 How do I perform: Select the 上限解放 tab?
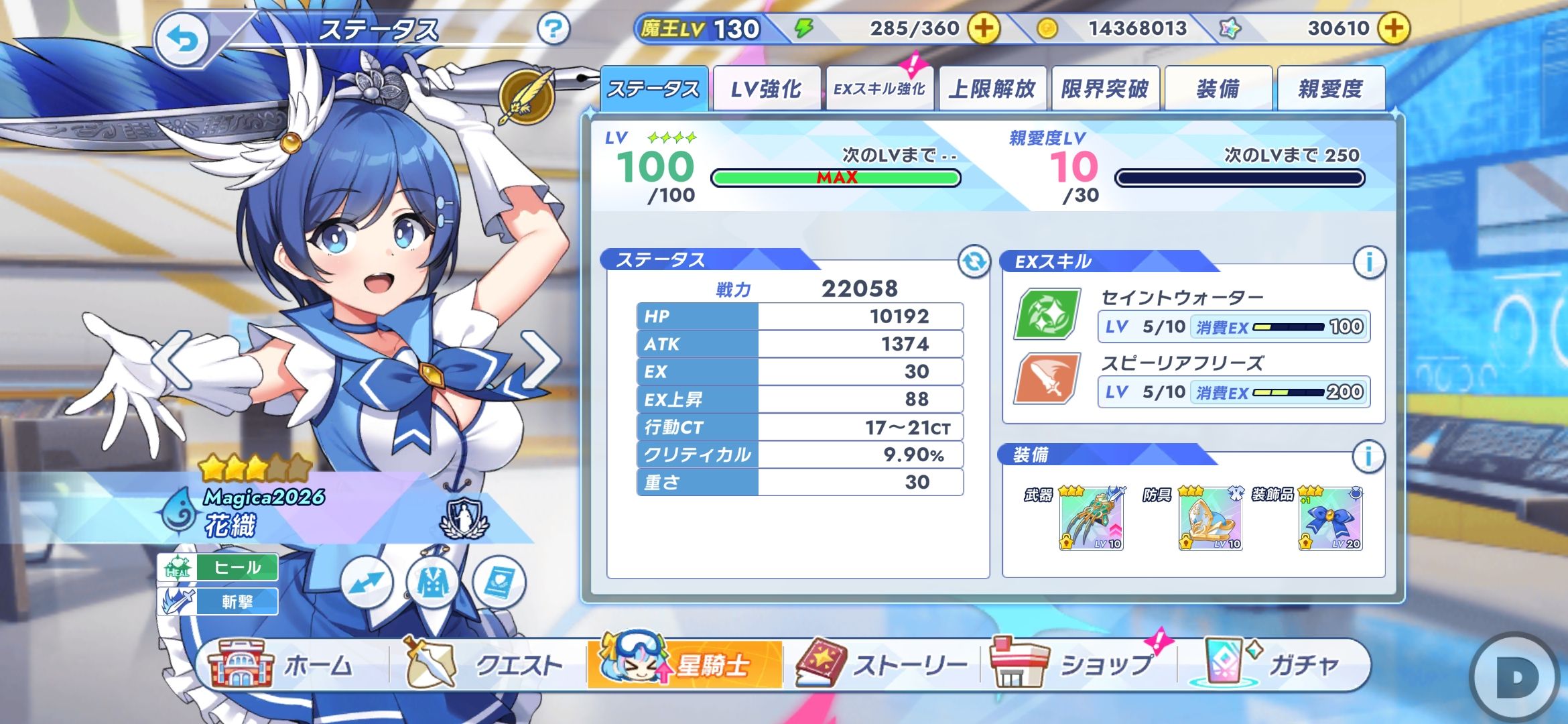point(992,89)
